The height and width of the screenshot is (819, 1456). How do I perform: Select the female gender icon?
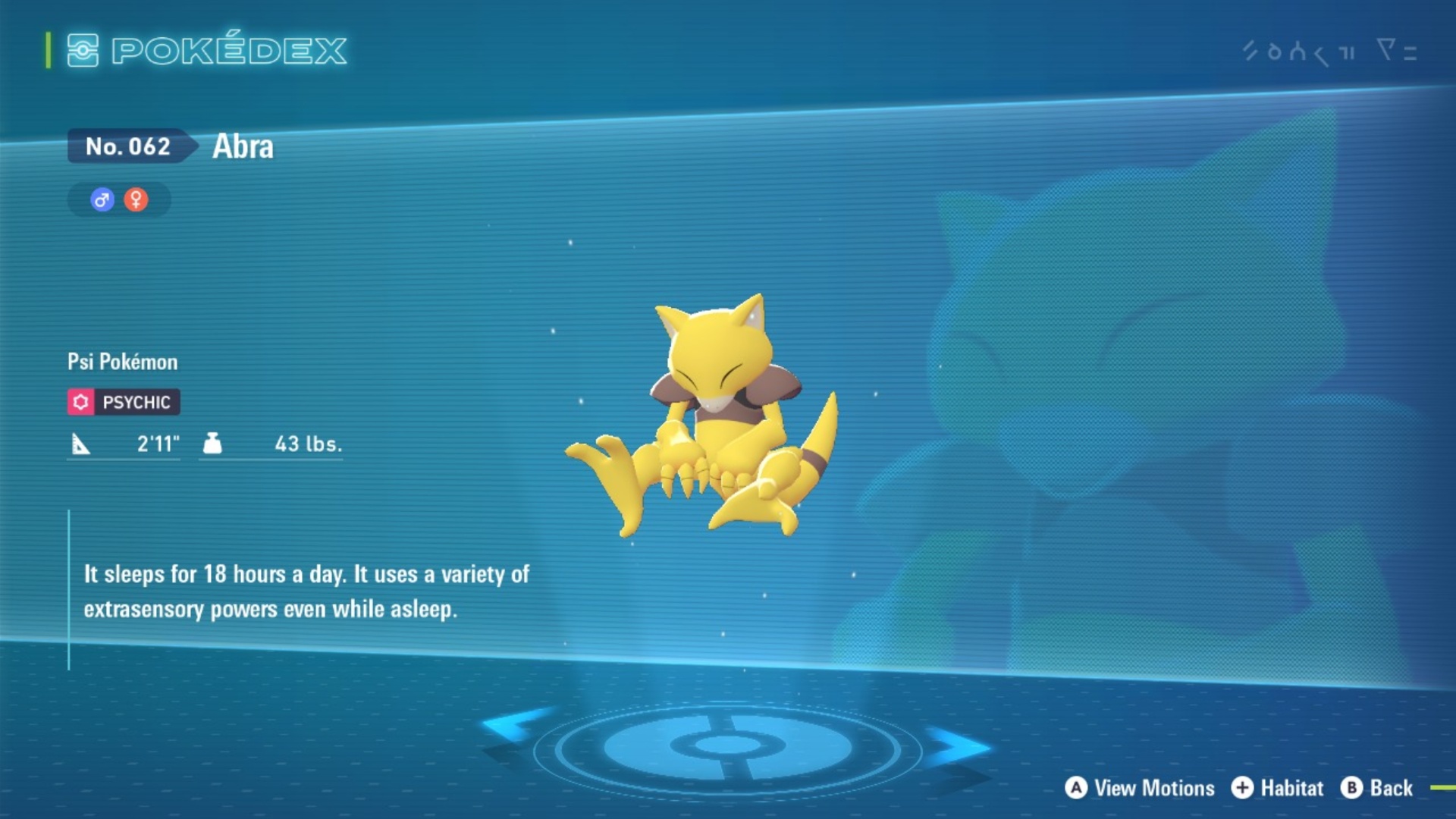(136, 199)
